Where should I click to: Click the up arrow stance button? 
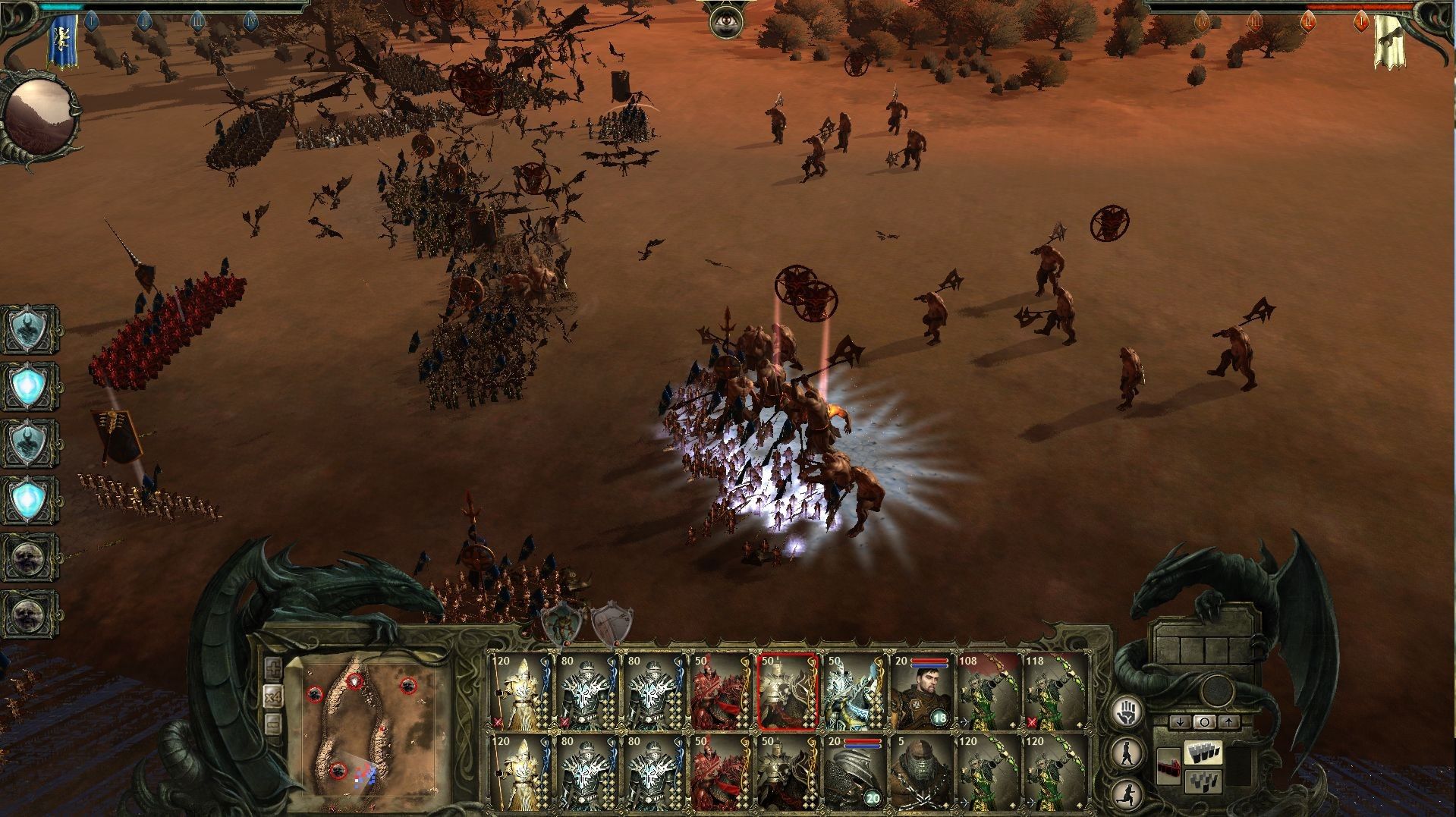click(1228, 722)
